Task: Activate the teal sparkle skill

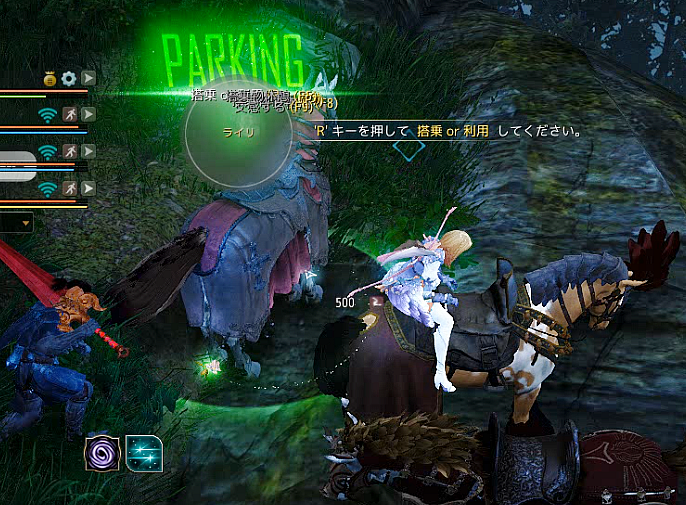Action: click(144, 454)
